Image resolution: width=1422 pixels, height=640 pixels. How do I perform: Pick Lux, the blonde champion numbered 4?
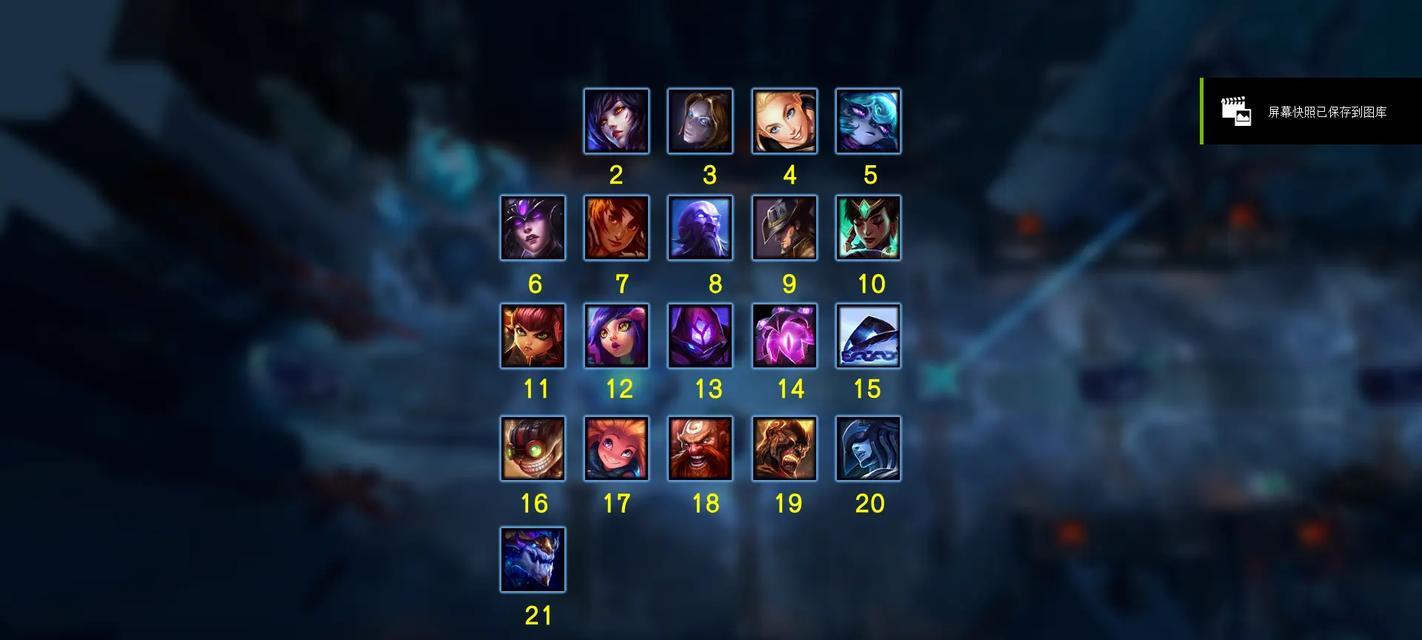[784, 121]
